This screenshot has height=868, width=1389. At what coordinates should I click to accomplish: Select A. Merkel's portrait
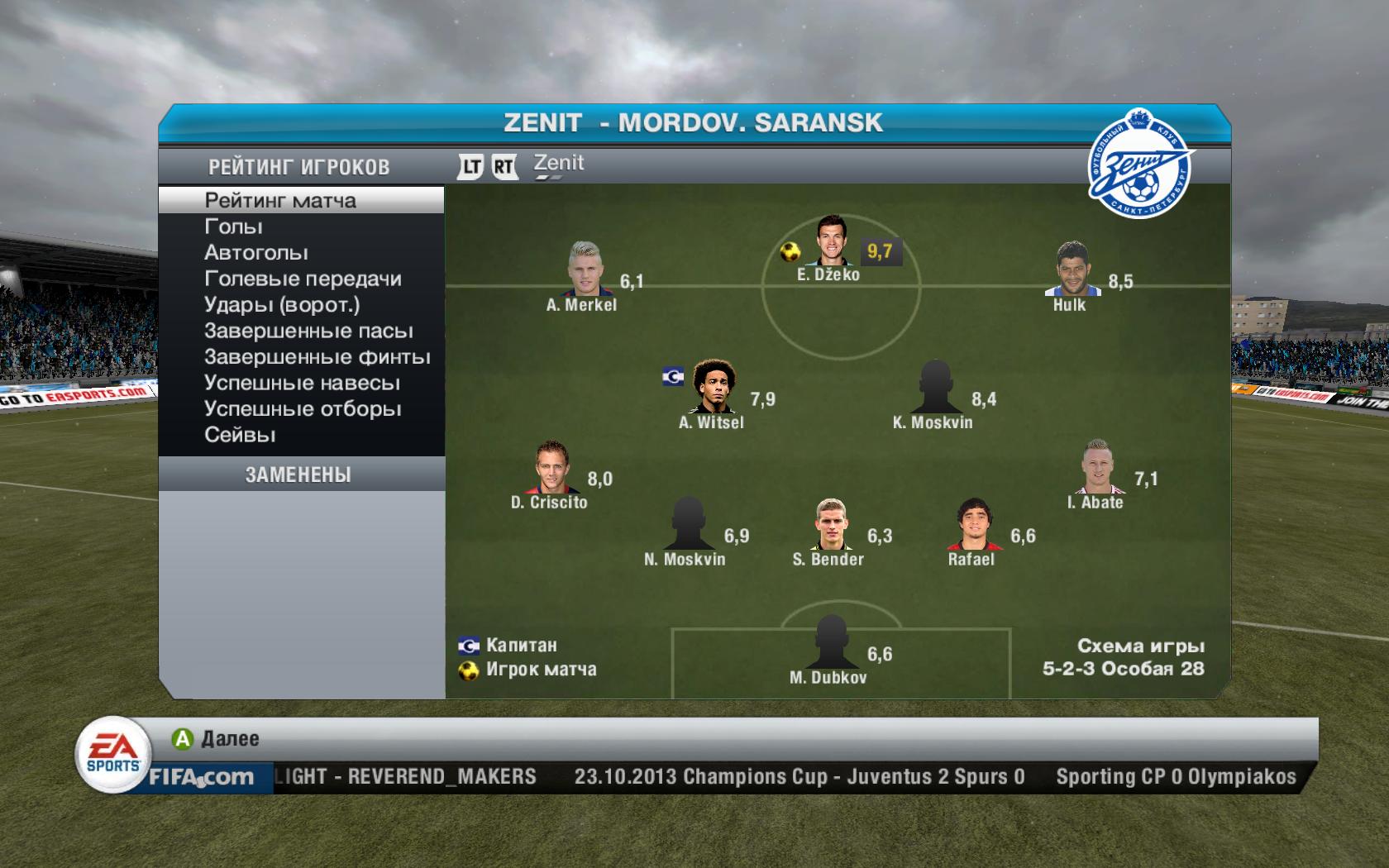tap(582, 269)
